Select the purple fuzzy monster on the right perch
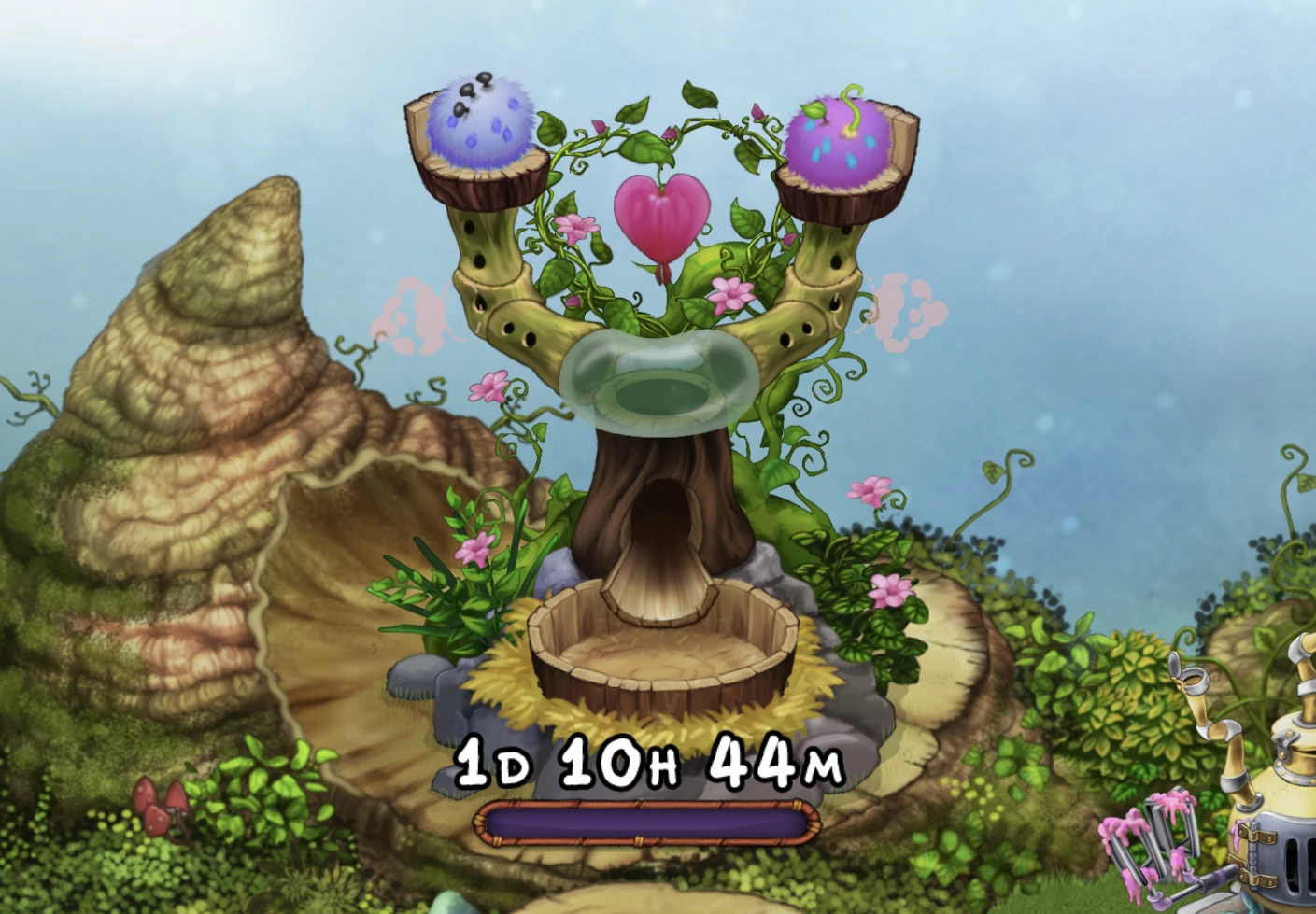Image resolution: width=1316 pixels, height=914 pixels. [x=839, y=140]
